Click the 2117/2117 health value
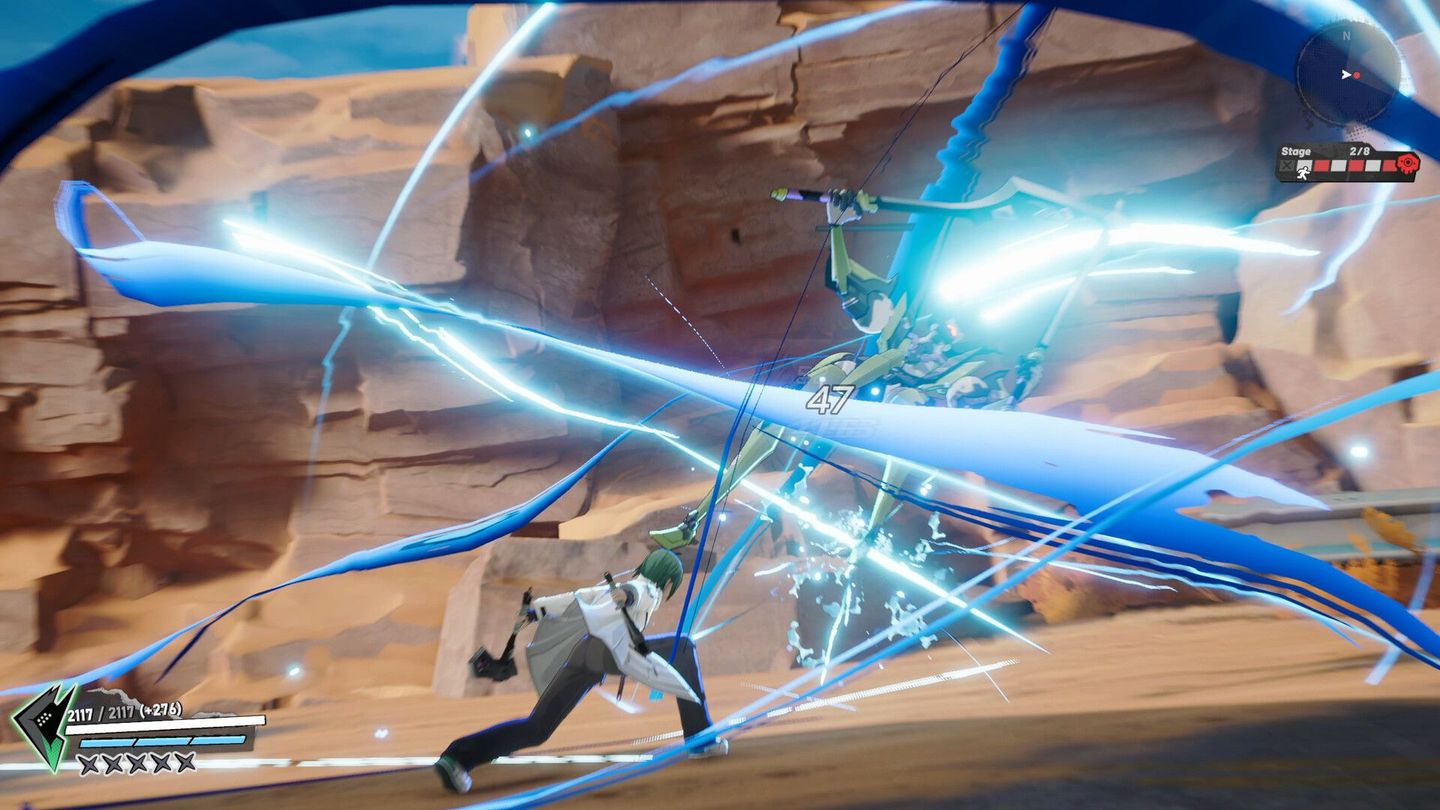The image size is (1440, 810). pos(100,712)
